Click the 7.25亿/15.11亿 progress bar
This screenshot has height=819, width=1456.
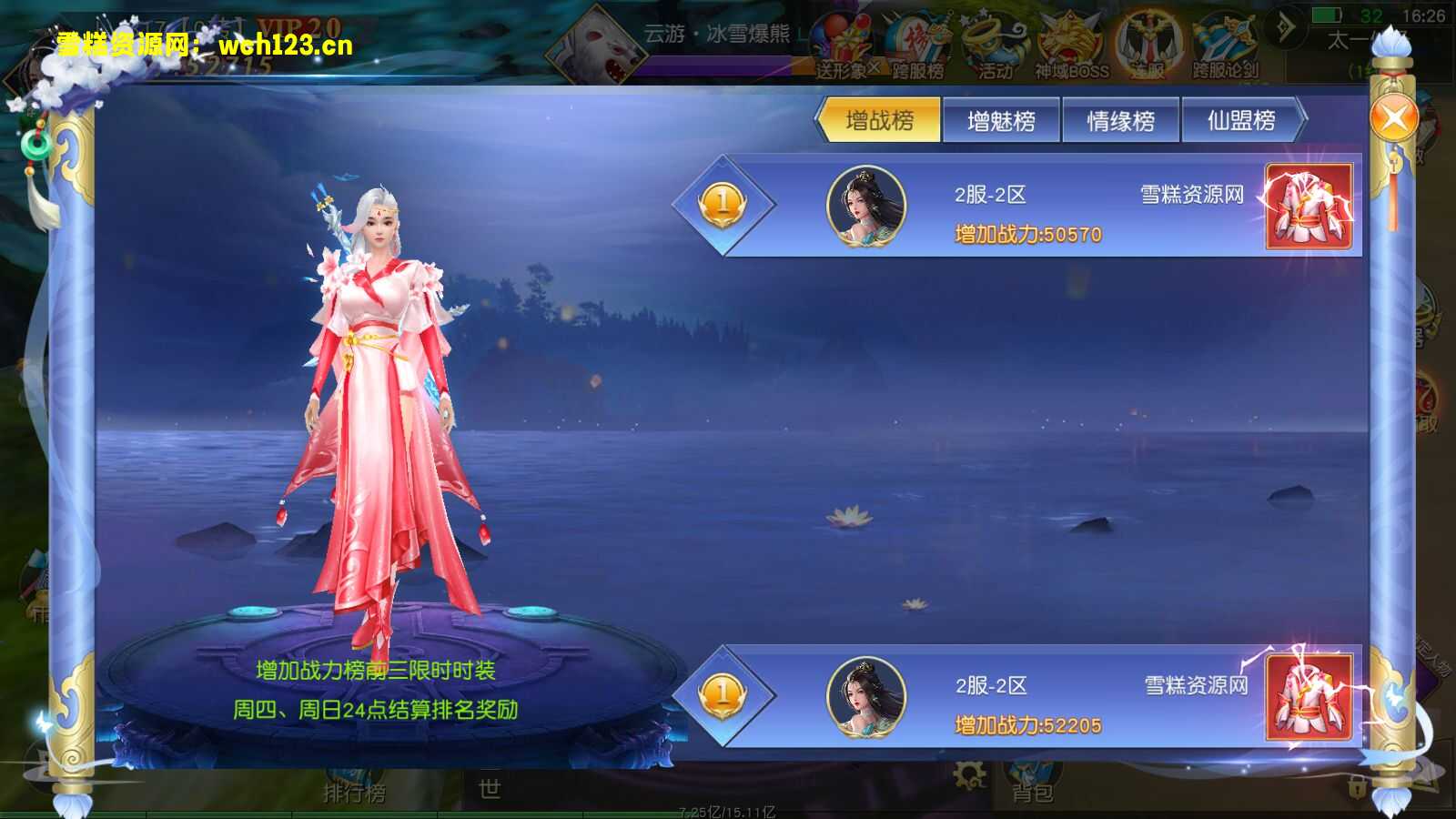(728, 810)
